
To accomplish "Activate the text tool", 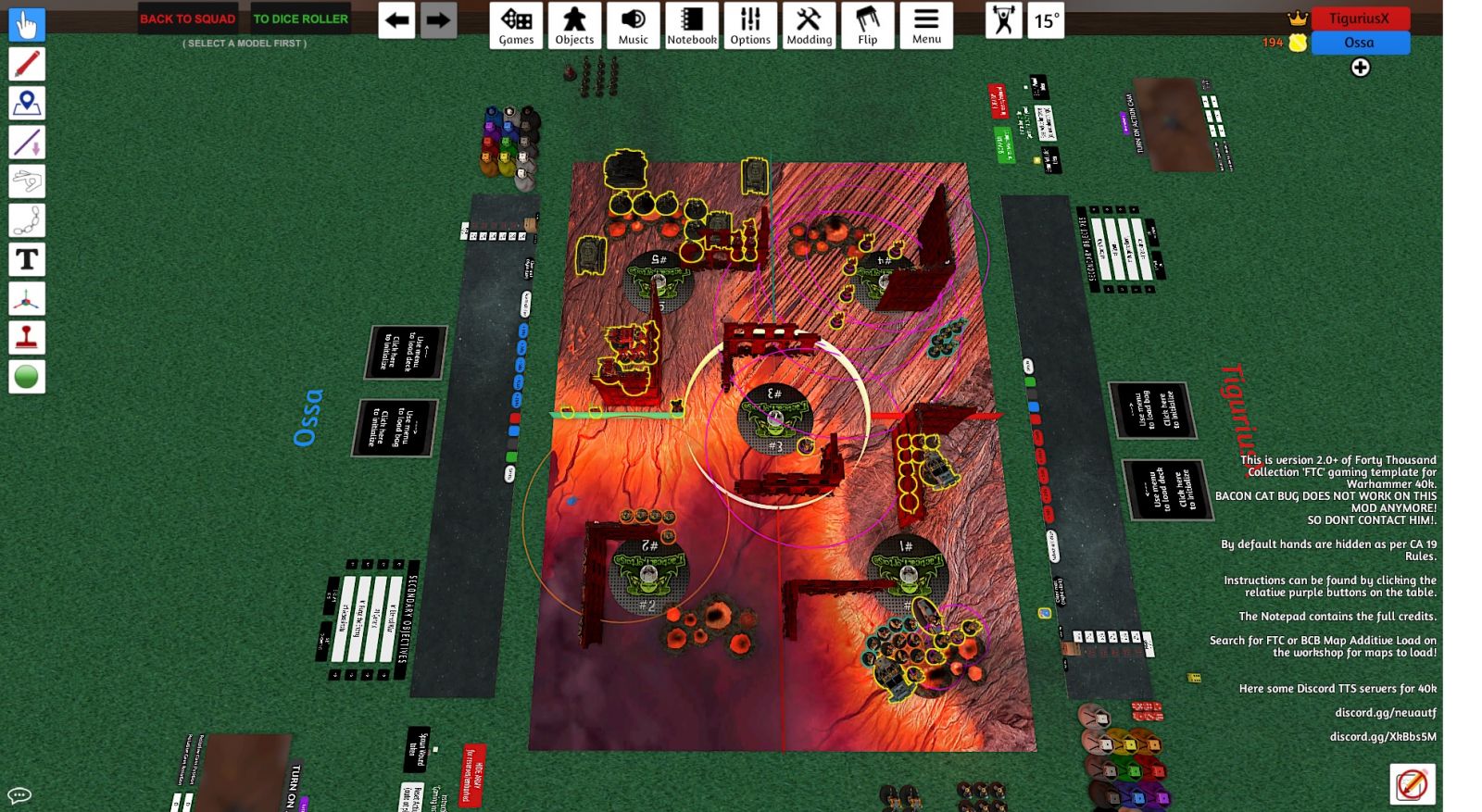I will (27, 260).
